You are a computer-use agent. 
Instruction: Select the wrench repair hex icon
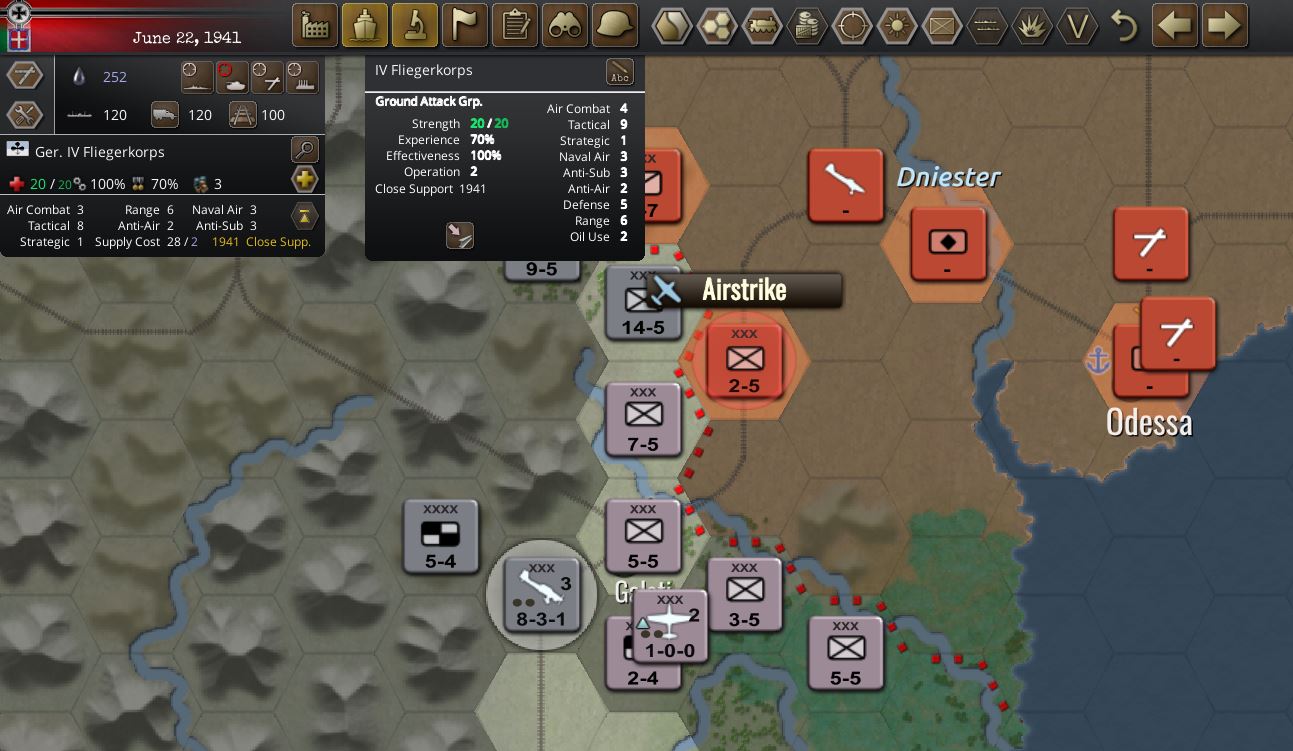tap(25, 113)
